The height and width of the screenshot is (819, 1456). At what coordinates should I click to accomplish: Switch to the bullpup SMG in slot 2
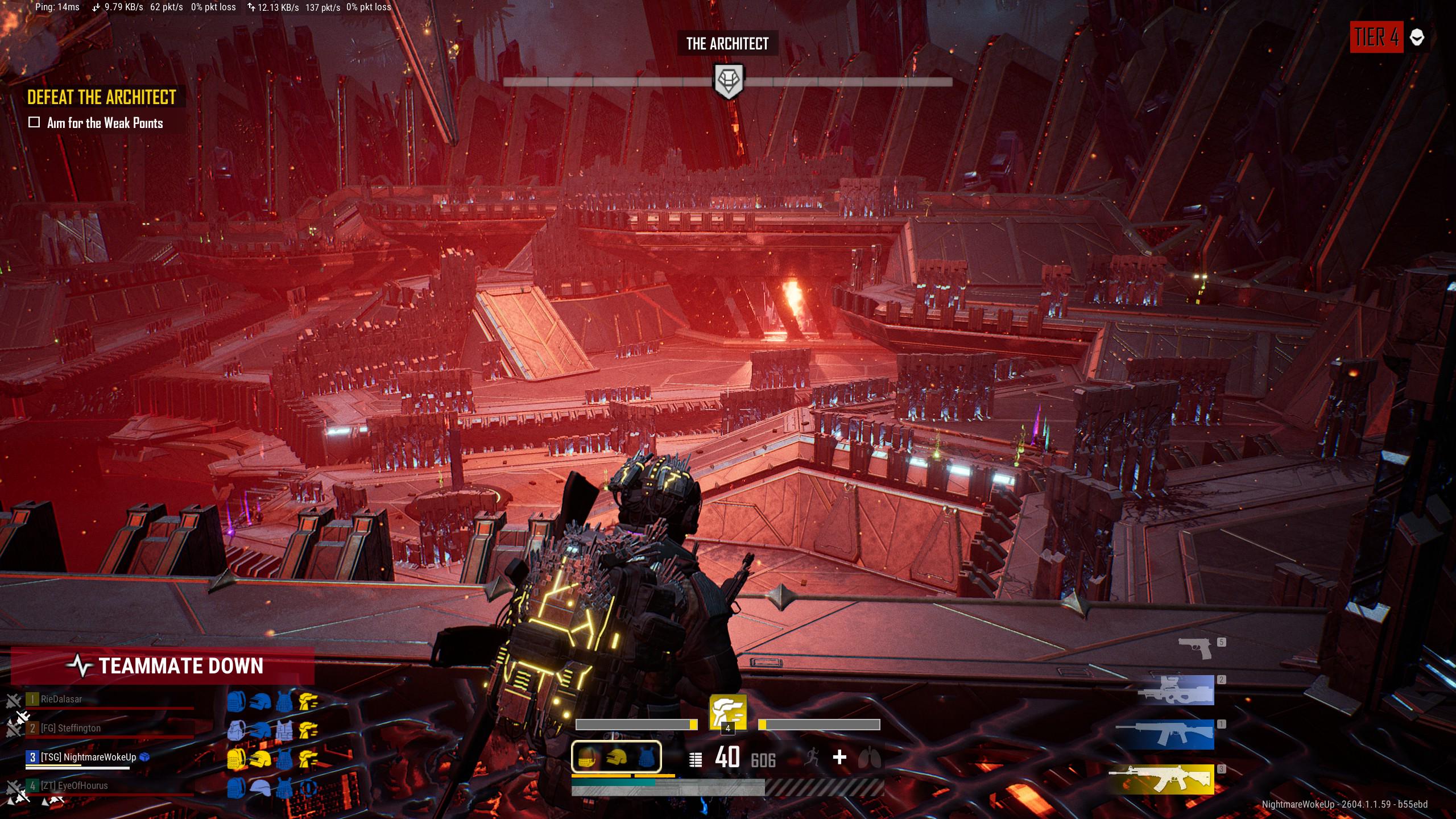tap(1176, 690)
